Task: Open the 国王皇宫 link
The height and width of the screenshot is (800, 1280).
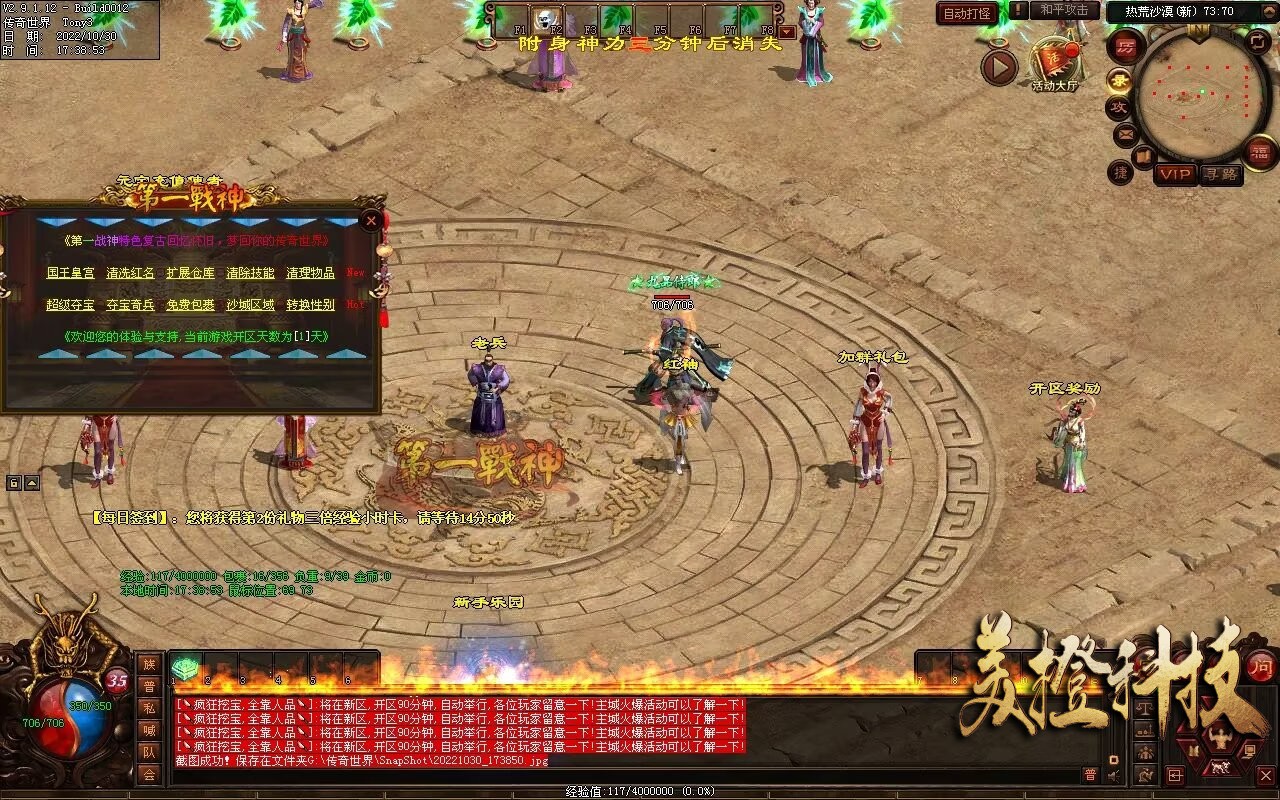Action: 71,273
